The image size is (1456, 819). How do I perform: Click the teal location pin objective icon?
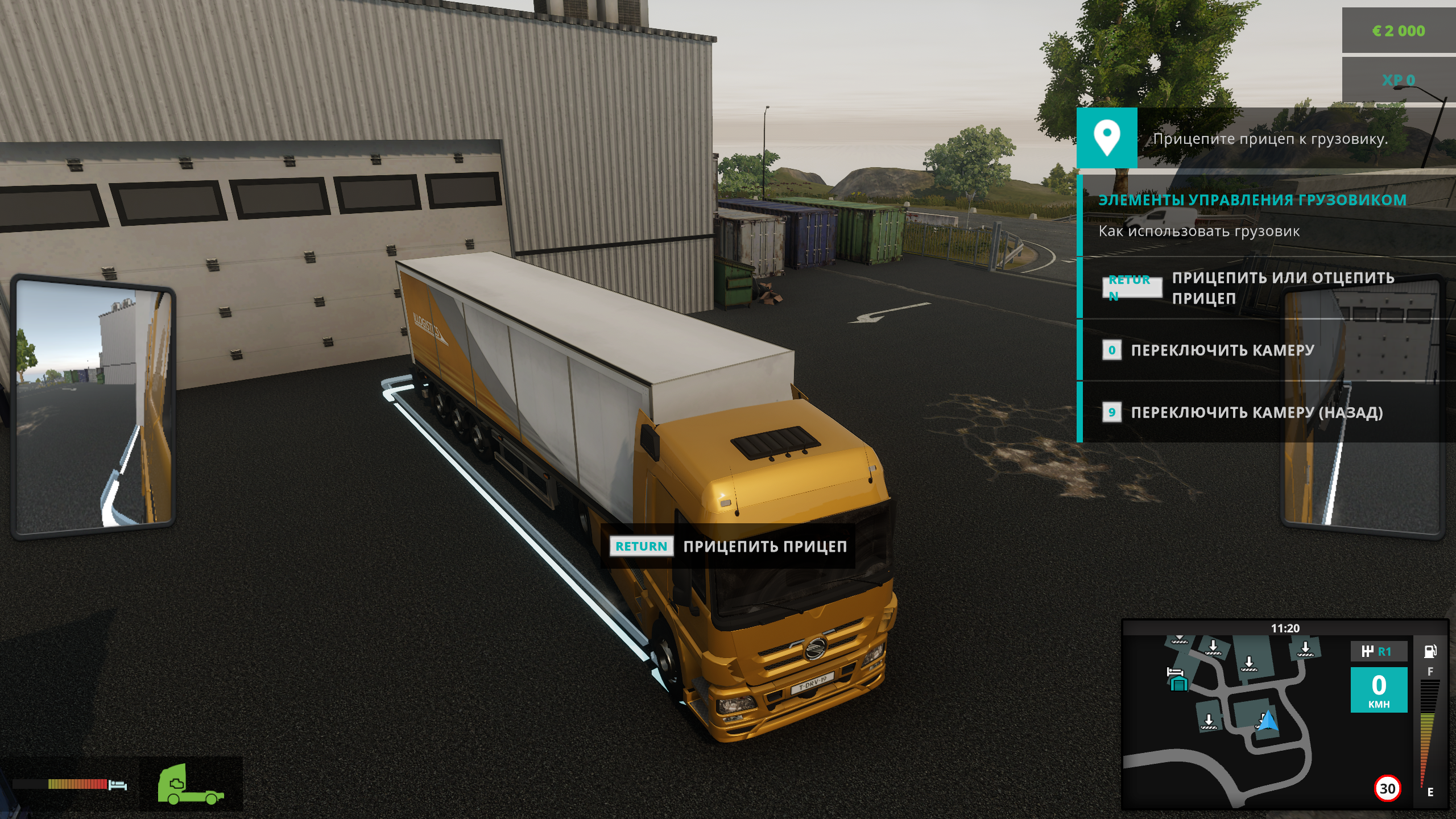[1107, 138]
